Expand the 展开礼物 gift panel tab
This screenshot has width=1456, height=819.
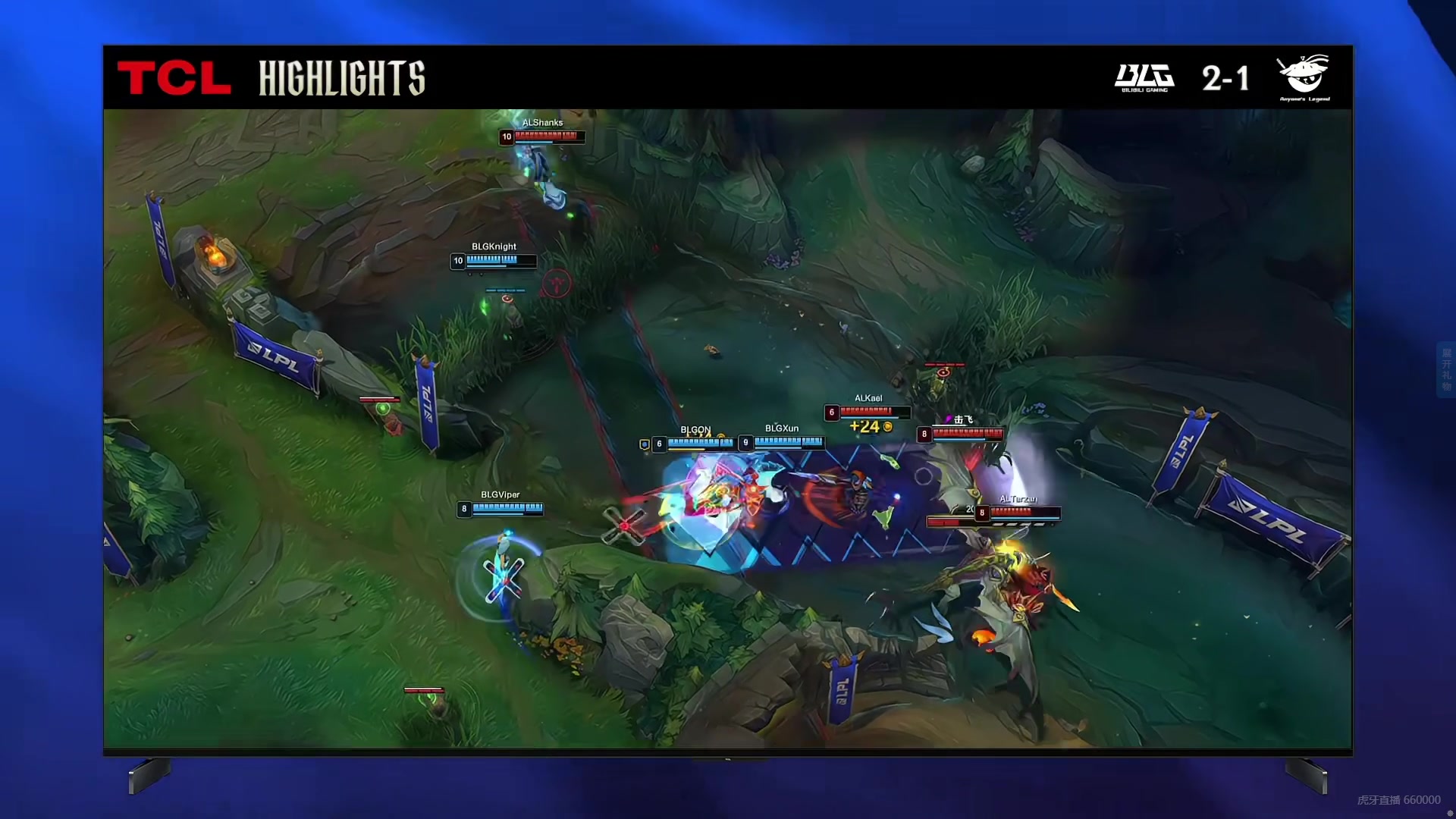point(1446,370)
